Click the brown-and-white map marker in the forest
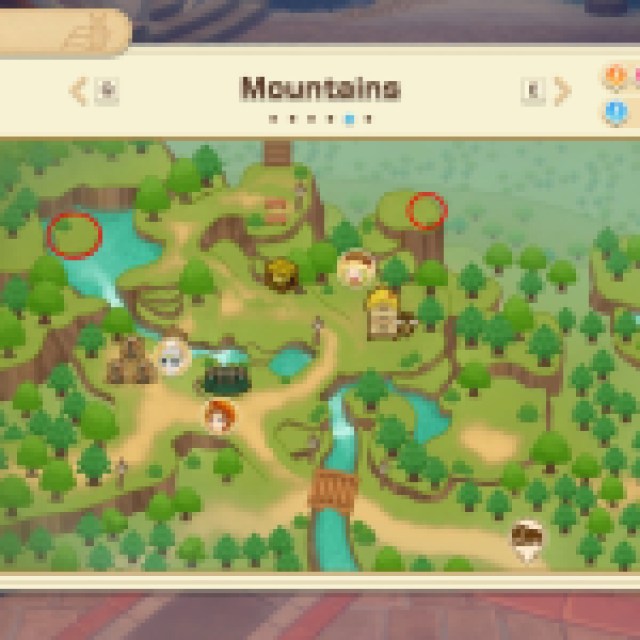This screenshot has width=640, height=640. tap(527, 537)
